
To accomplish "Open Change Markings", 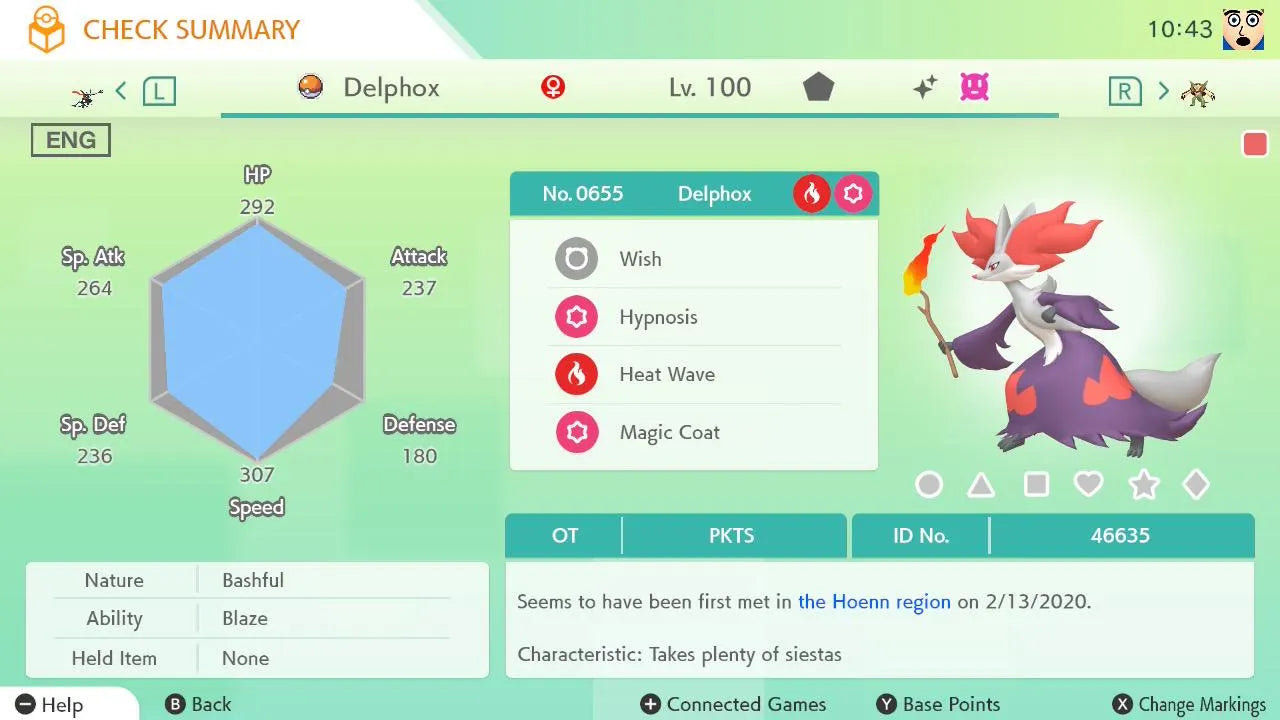I will [1189, 705].
